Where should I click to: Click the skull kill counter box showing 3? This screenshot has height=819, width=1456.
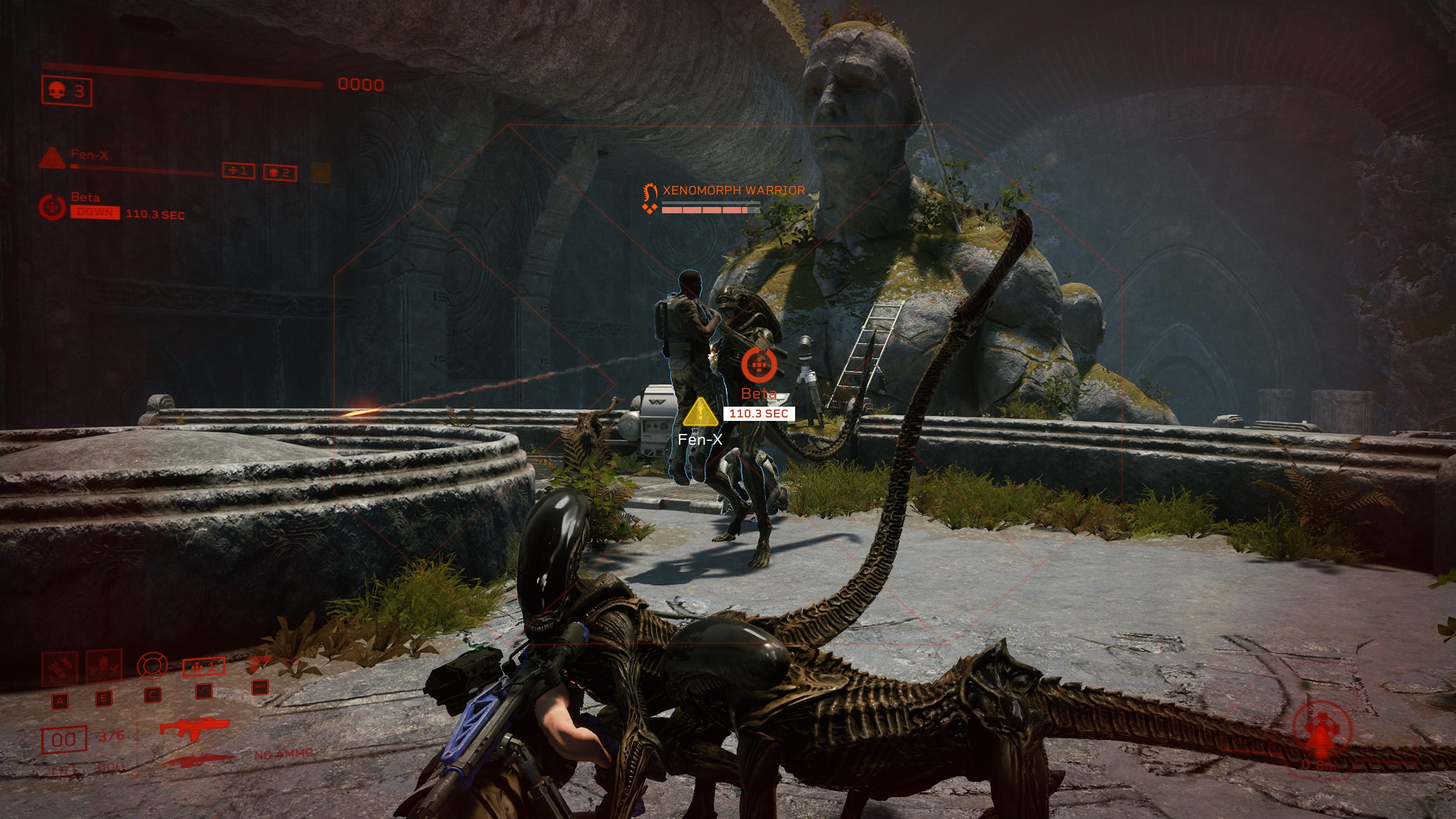67,91
